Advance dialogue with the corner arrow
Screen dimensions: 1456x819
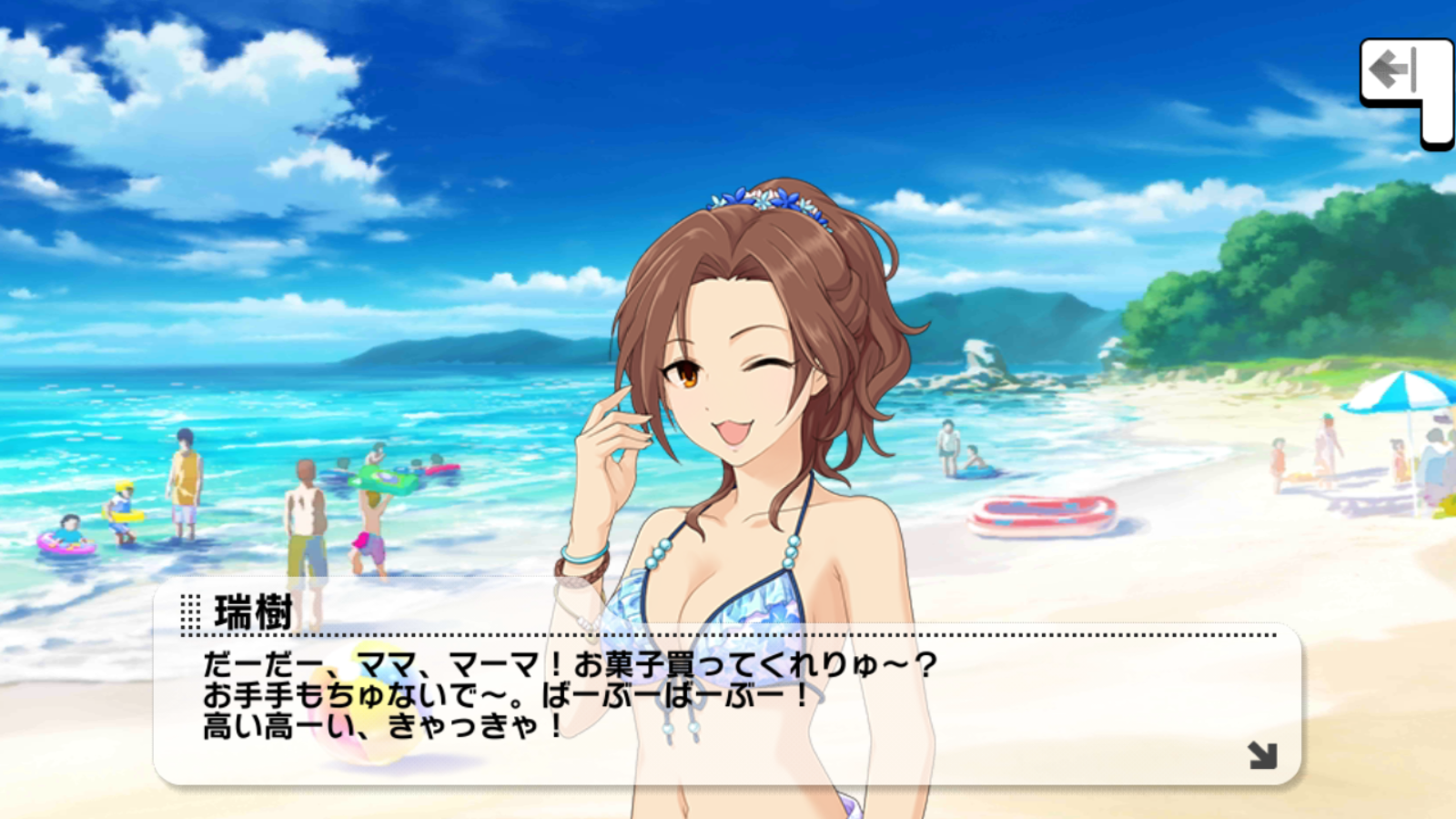[1262, 754]
